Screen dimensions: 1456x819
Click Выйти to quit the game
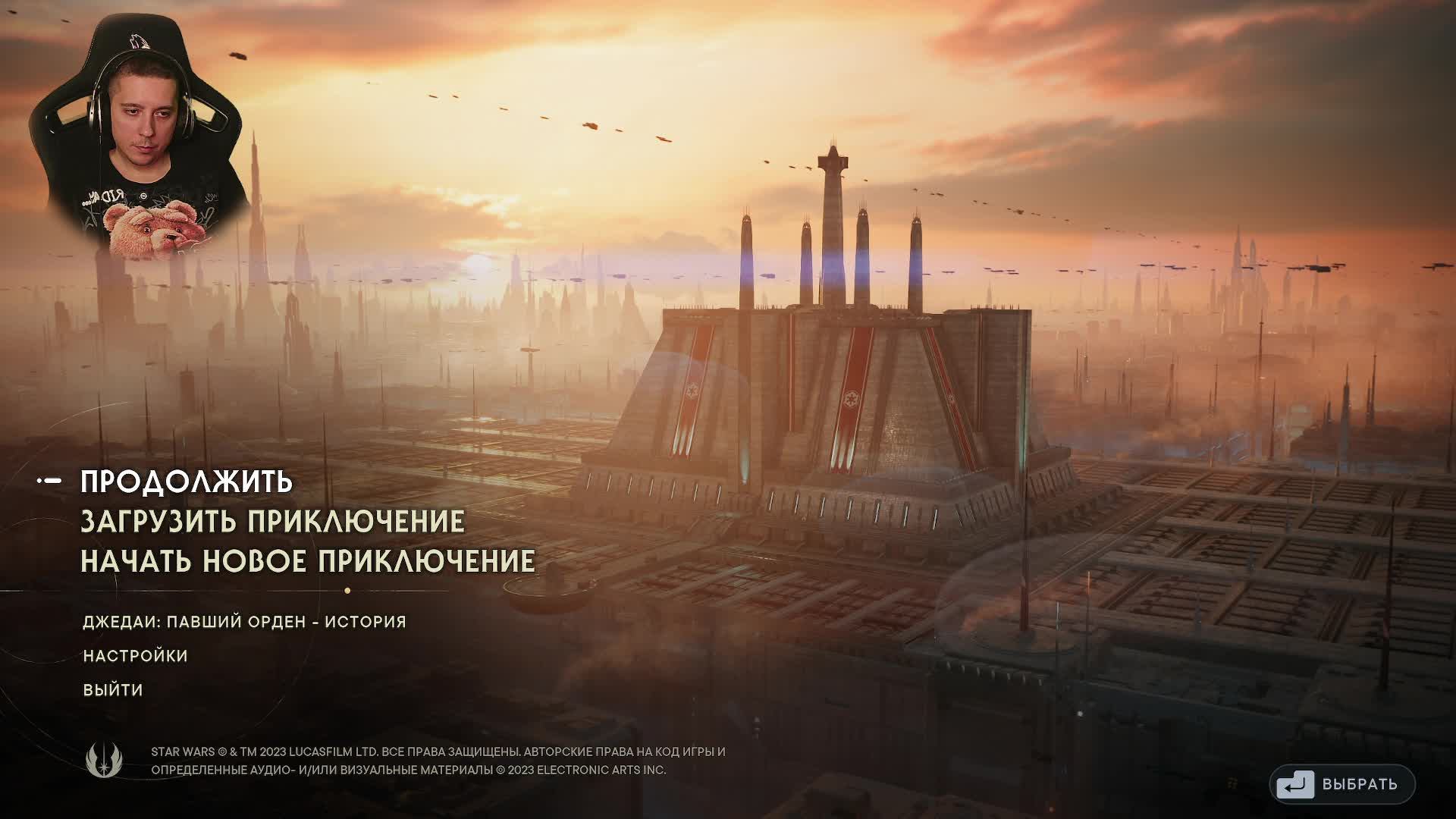113,690
